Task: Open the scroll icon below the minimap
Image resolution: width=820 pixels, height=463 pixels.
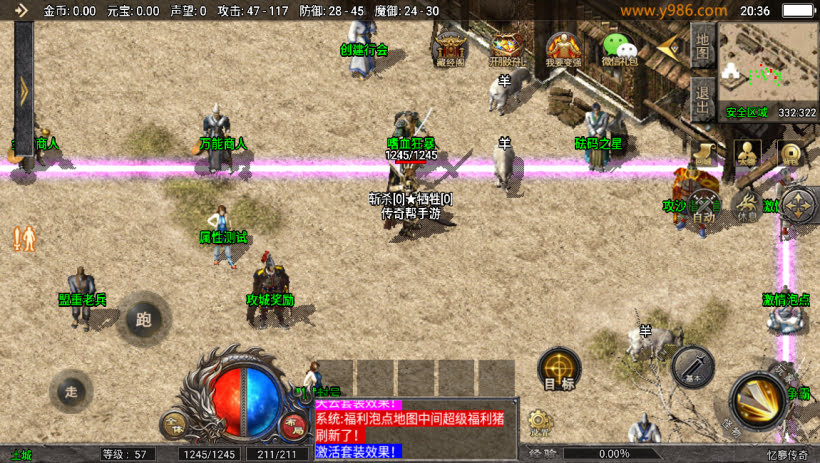Action: pos(705,153)
